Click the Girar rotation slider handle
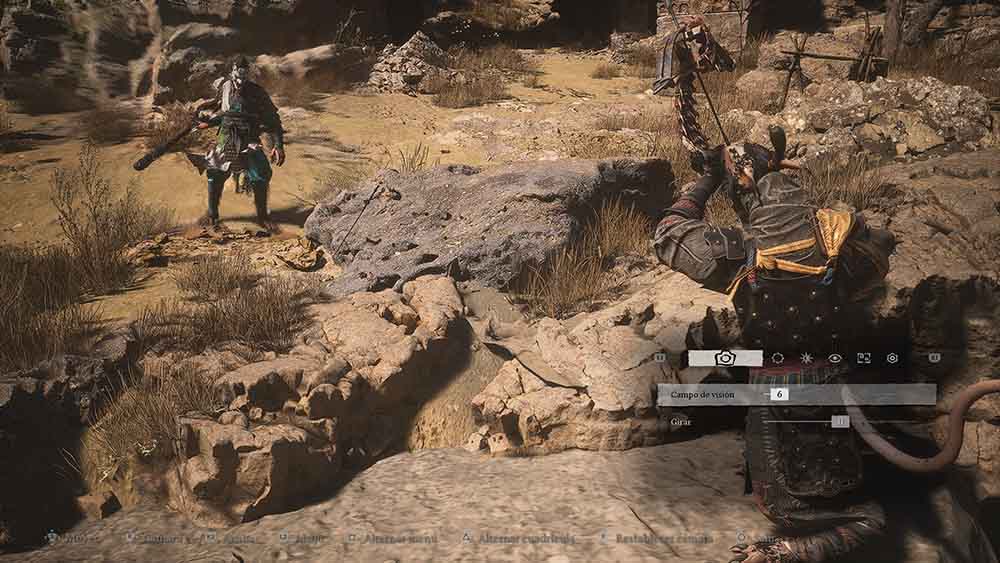Screen dimensions: 1000x563 pos(840,422)
